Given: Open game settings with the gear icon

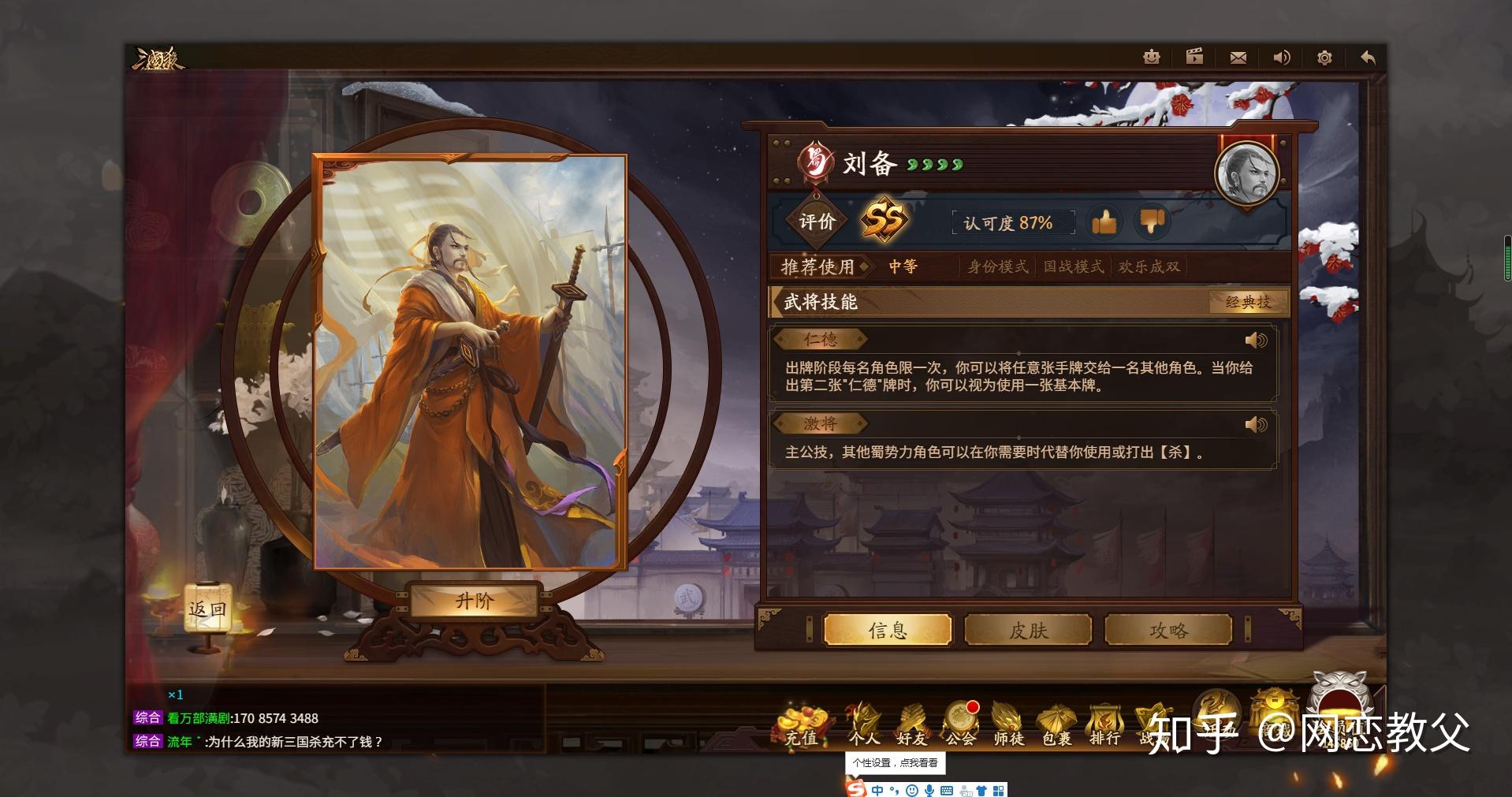Looking at the screenshot, I should pyautogui.click(x=1324, y=58).
